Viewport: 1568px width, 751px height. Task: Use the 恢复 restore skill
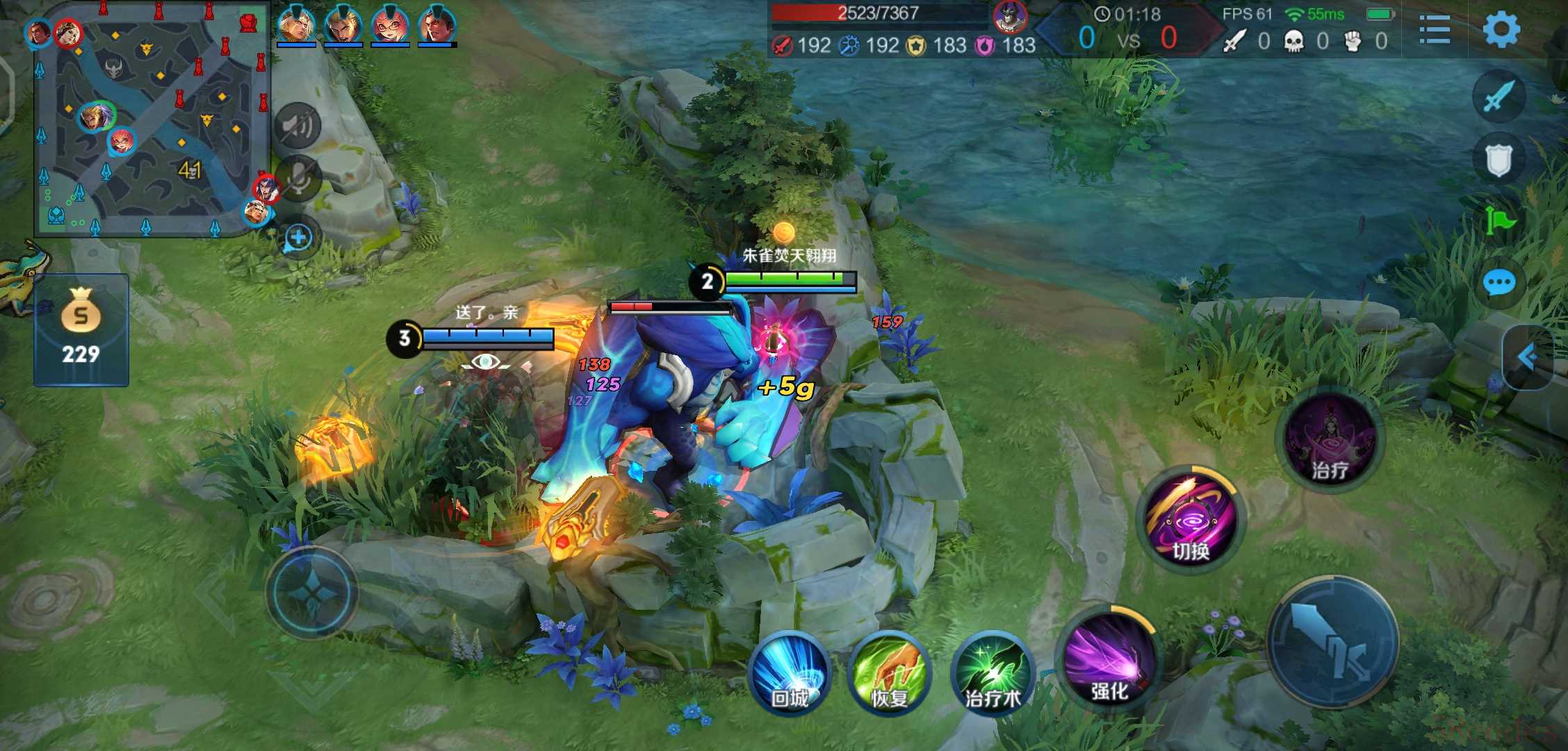click(890, 673)
